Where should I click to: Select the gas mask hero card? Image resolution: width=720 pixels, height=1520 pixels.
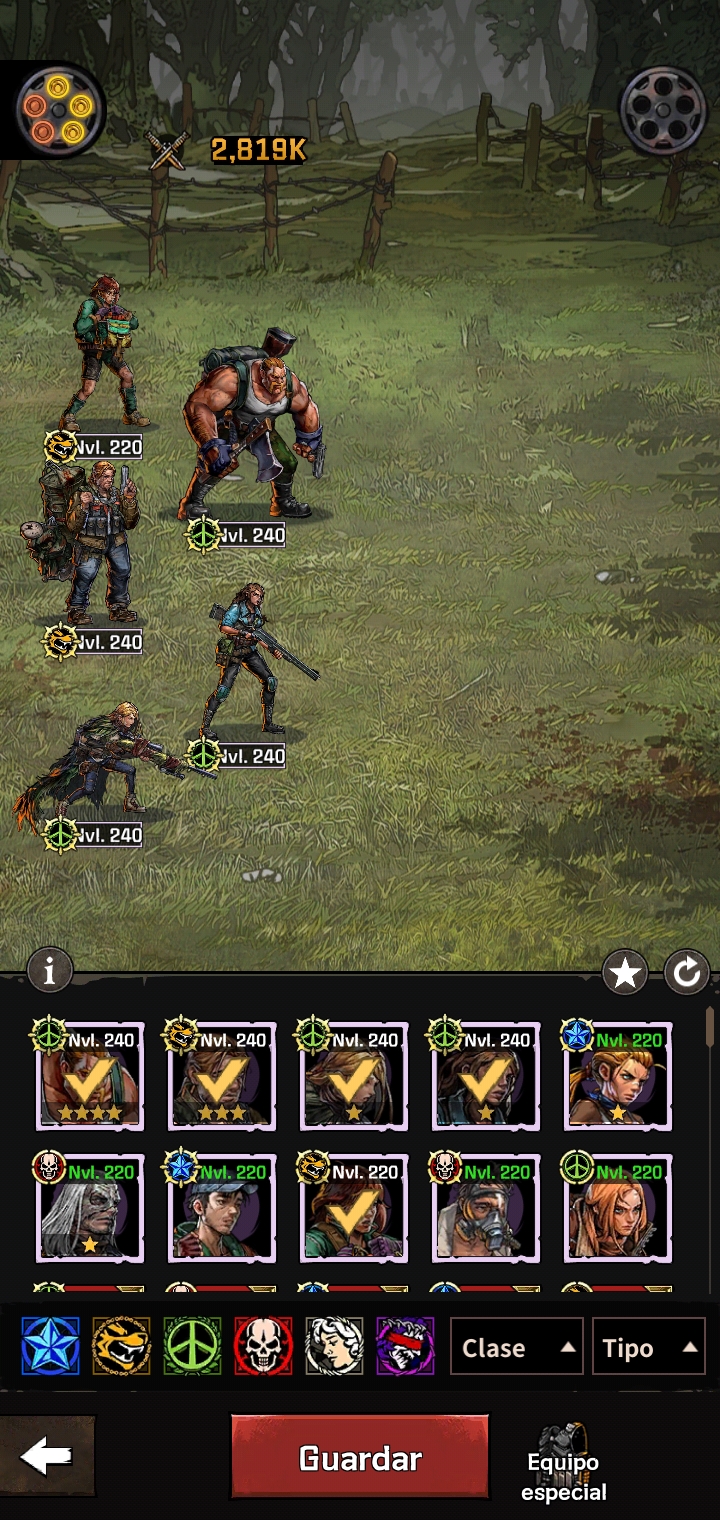(486, 1209)
